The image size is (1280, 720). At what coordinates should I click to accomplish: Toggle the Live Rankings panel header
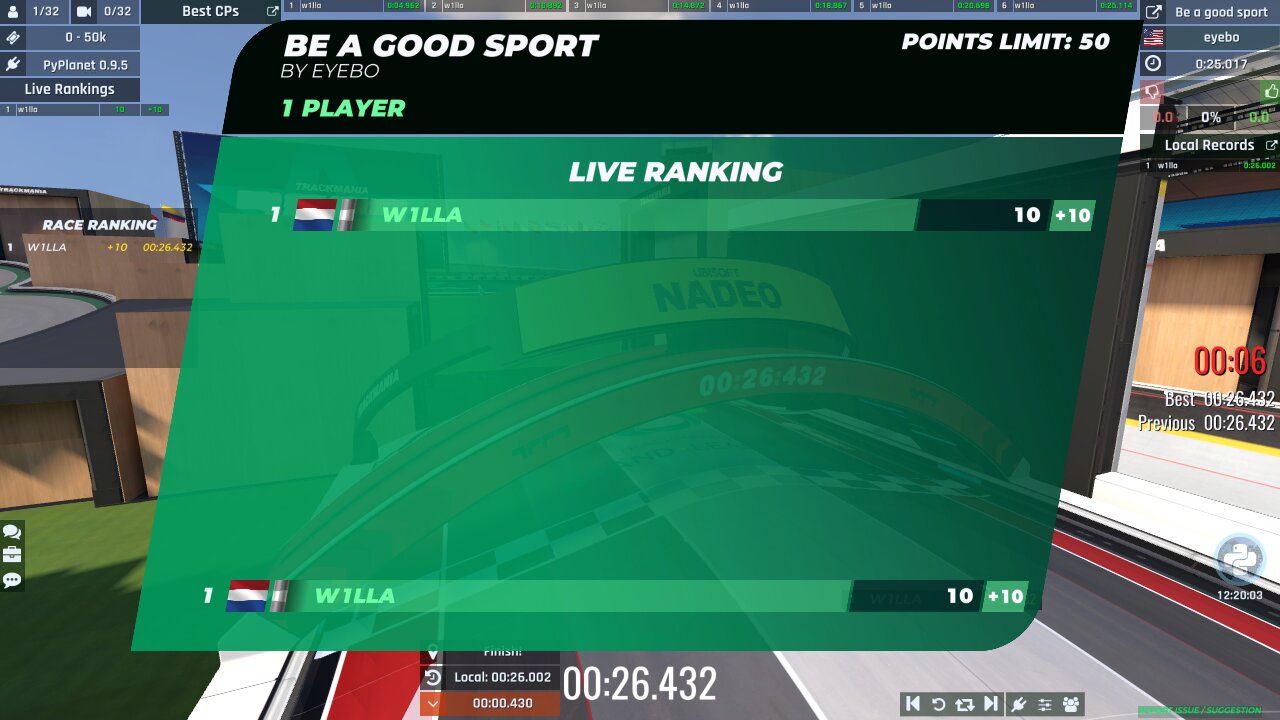69,89
